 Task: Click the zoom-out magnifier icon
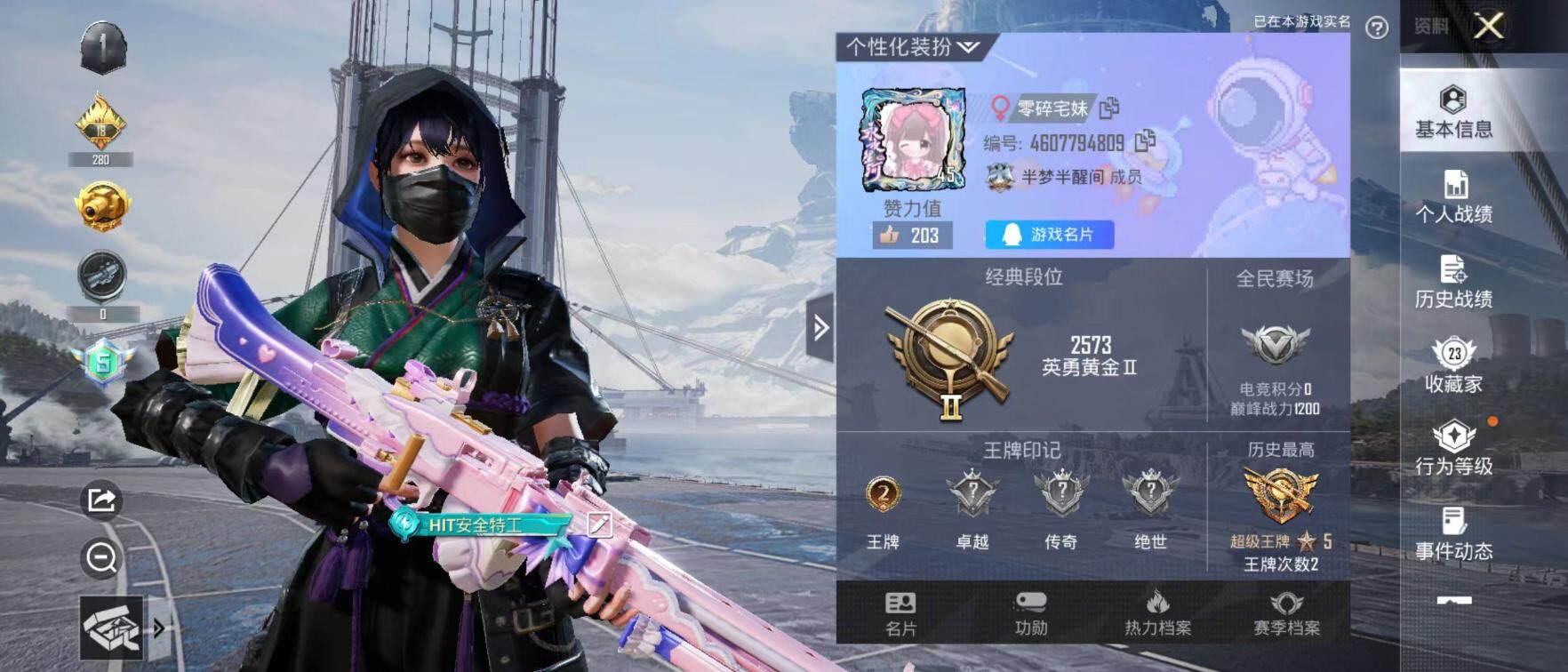click(101, 558)
